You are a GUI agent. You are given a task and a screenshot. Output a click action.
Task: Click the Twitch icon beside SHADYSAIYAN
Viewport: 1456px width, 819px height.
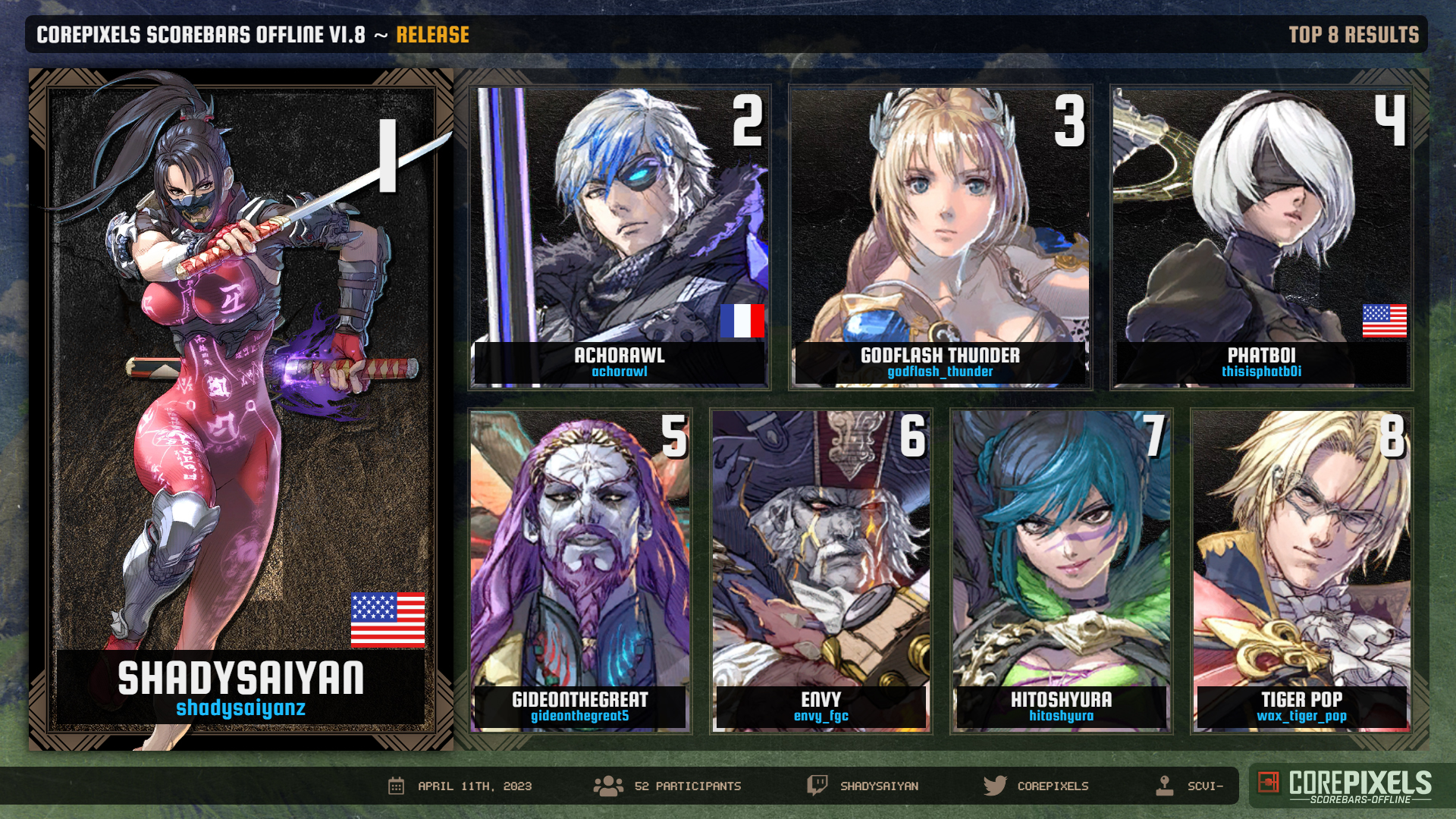pos(817,785)
